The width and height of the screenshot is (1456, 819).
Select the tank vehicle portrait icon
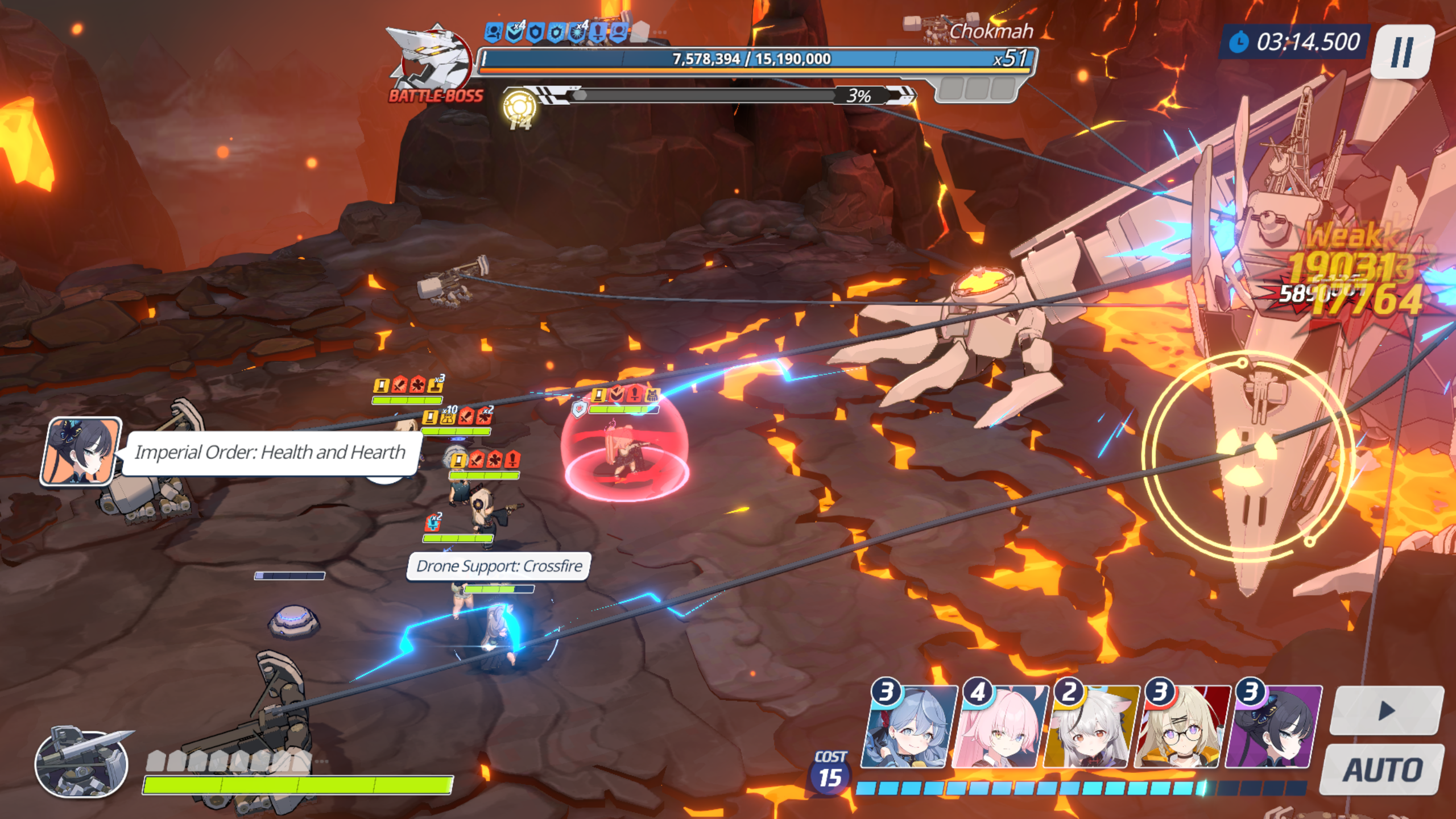[81, 763]
